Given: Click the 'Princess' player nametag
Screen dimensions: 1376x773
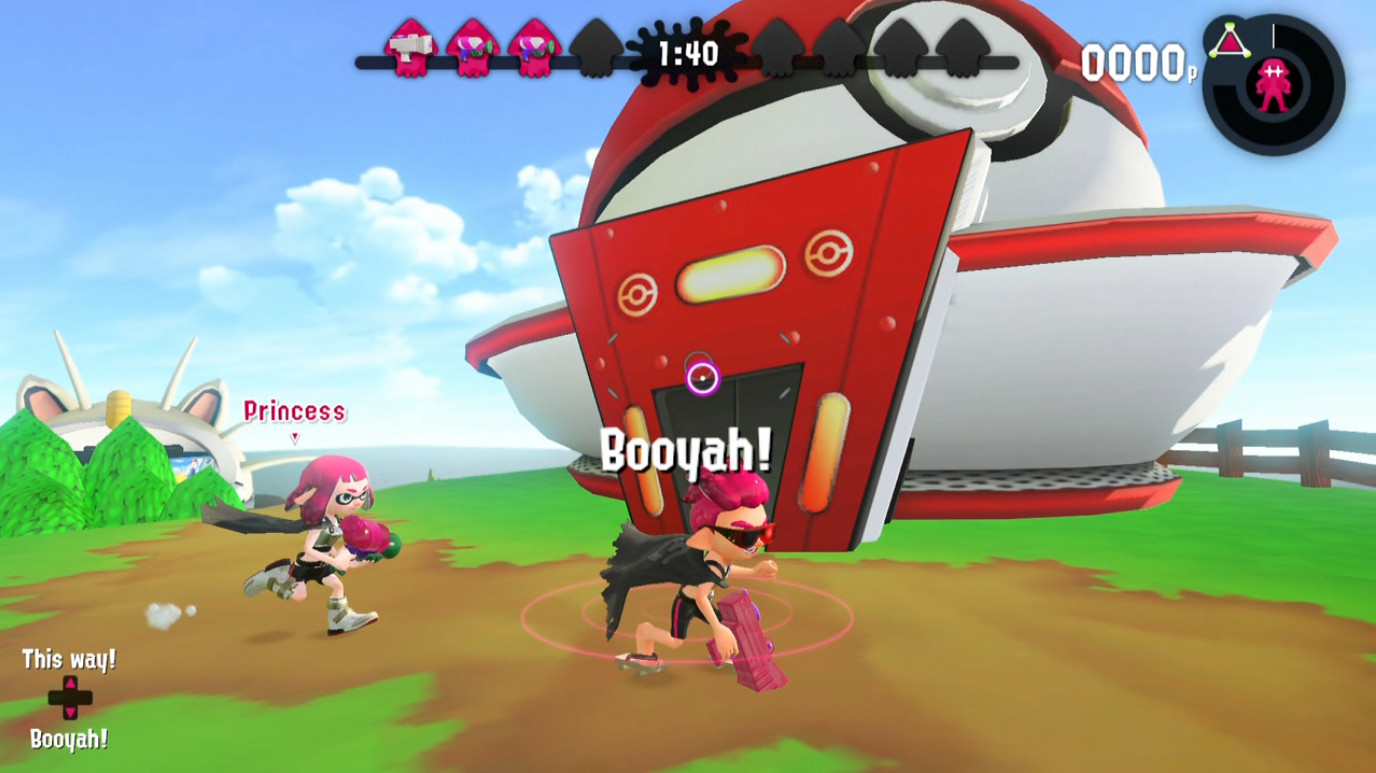Looking at the screenshot, I should click(292, 411).
